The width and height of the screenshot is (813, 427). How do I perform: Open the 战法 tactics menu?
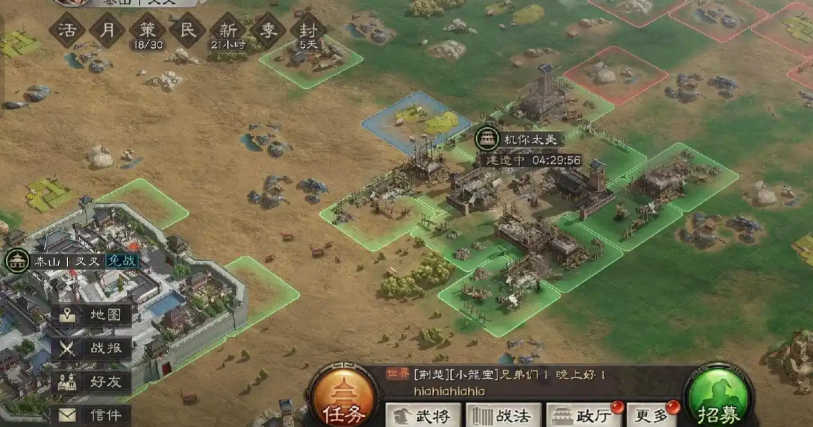[503, 414]
